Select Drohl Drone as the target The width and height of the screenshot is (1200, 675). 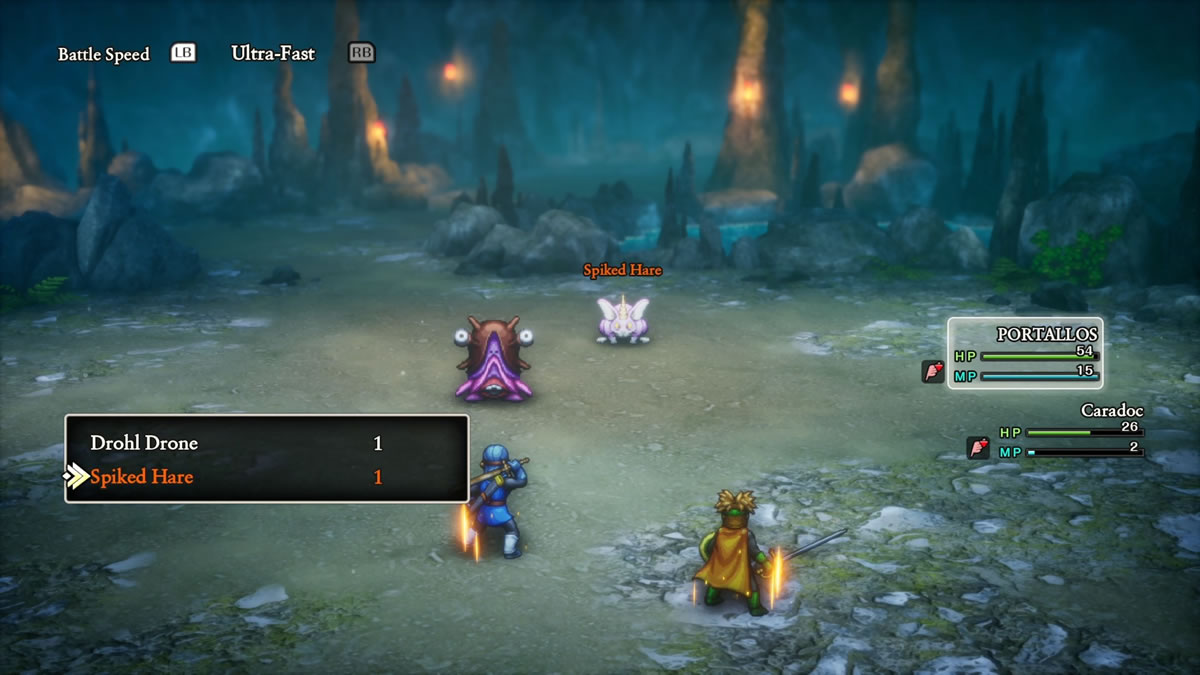click(145, 443)
